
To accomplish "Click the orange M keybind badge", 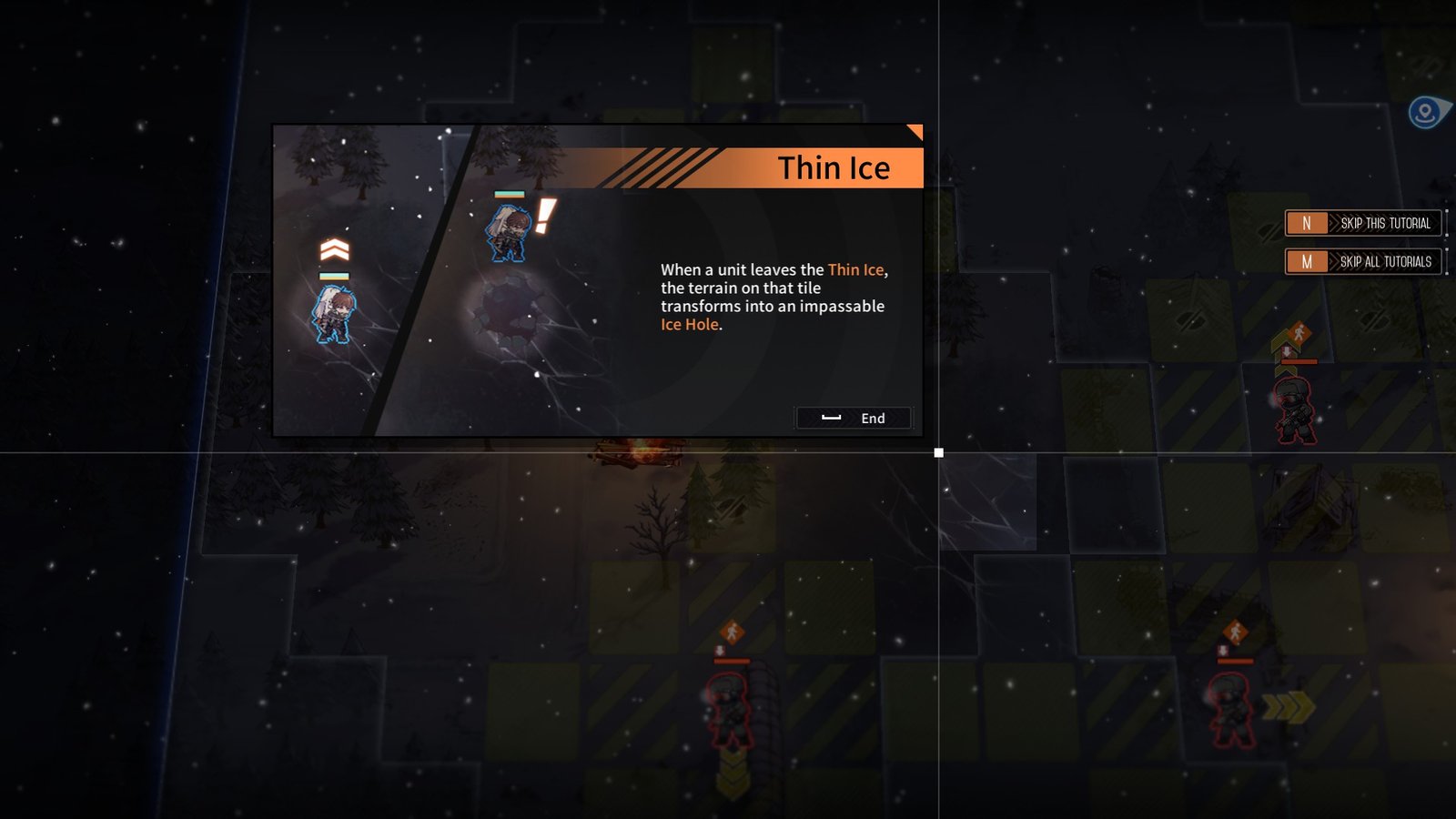I will tap(1308, 262).
